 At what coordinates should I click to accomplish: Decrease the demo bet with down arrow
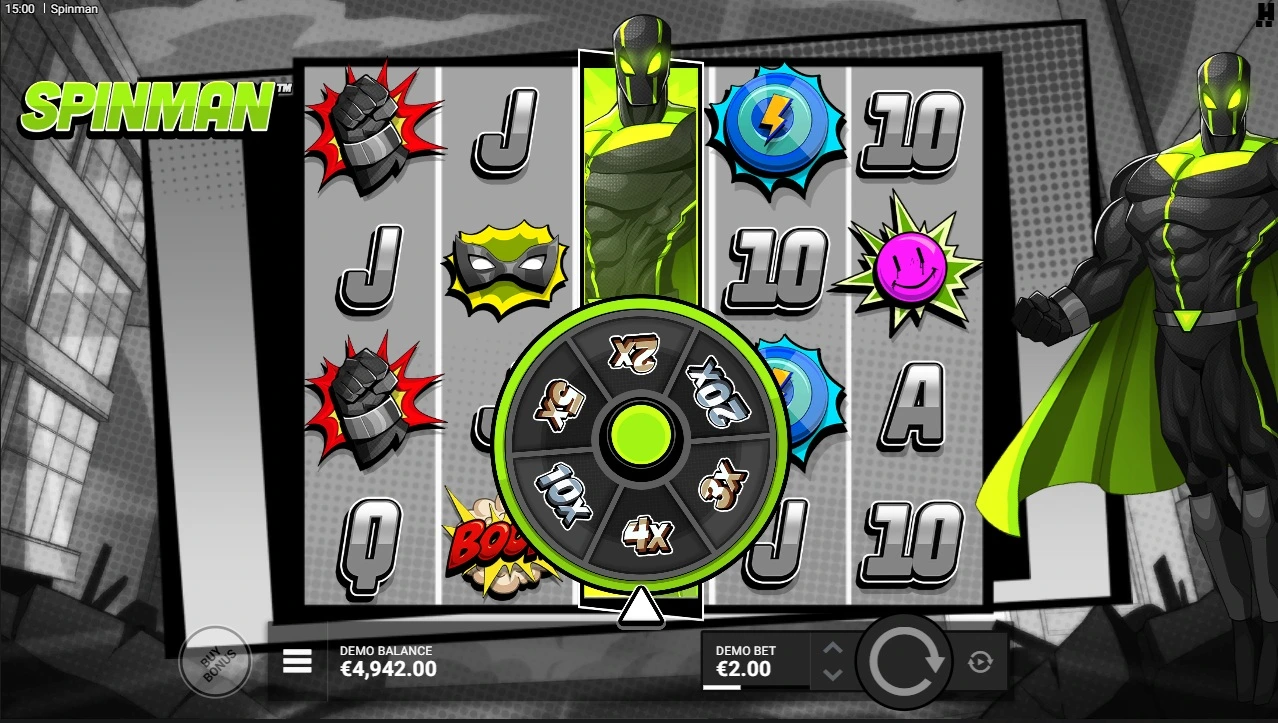(x=833, y=674)
